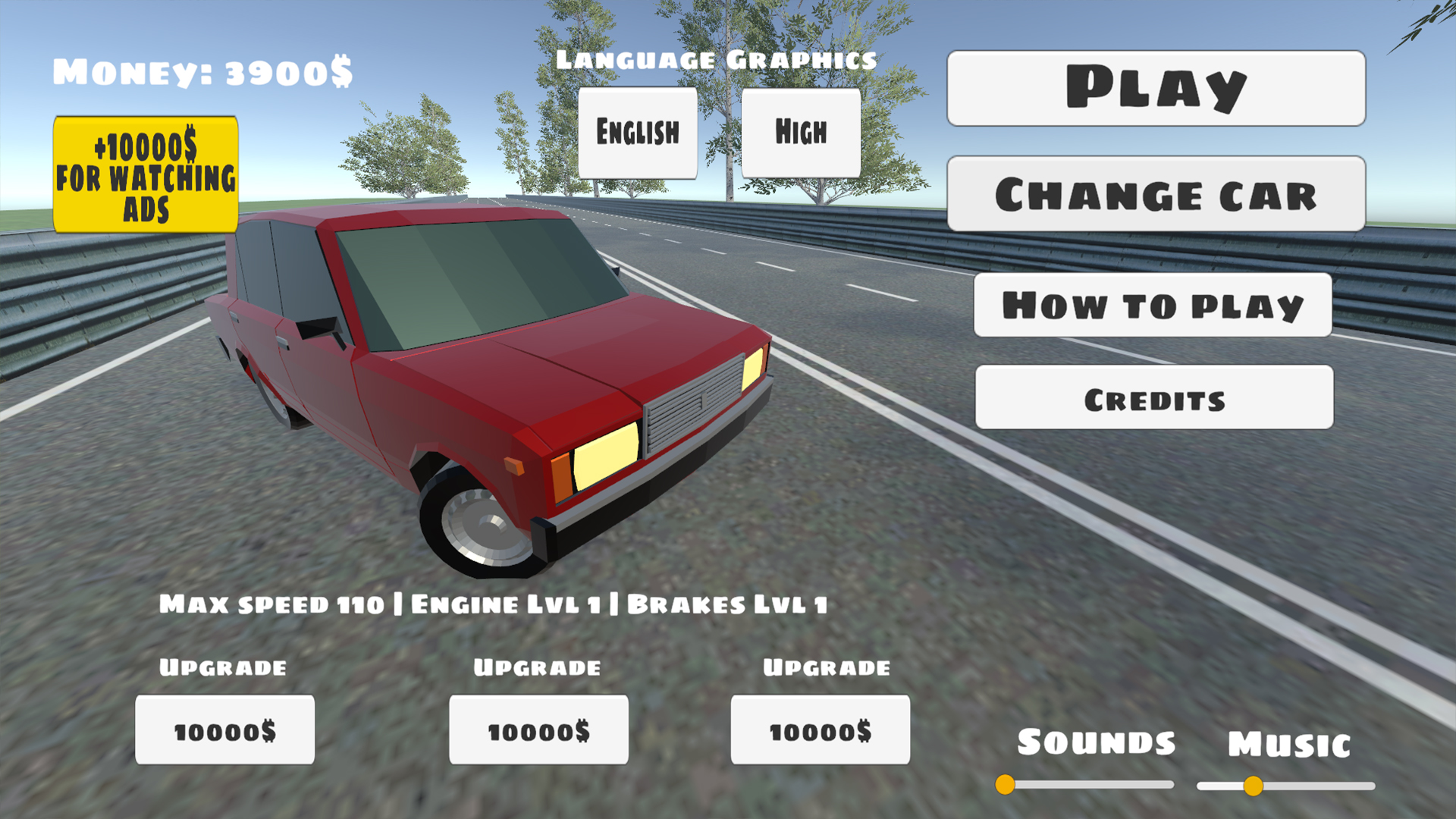This screenshot has width=1456, height=819.
Task: Turn music down via Music slider knob
Action: [1254, 786]
